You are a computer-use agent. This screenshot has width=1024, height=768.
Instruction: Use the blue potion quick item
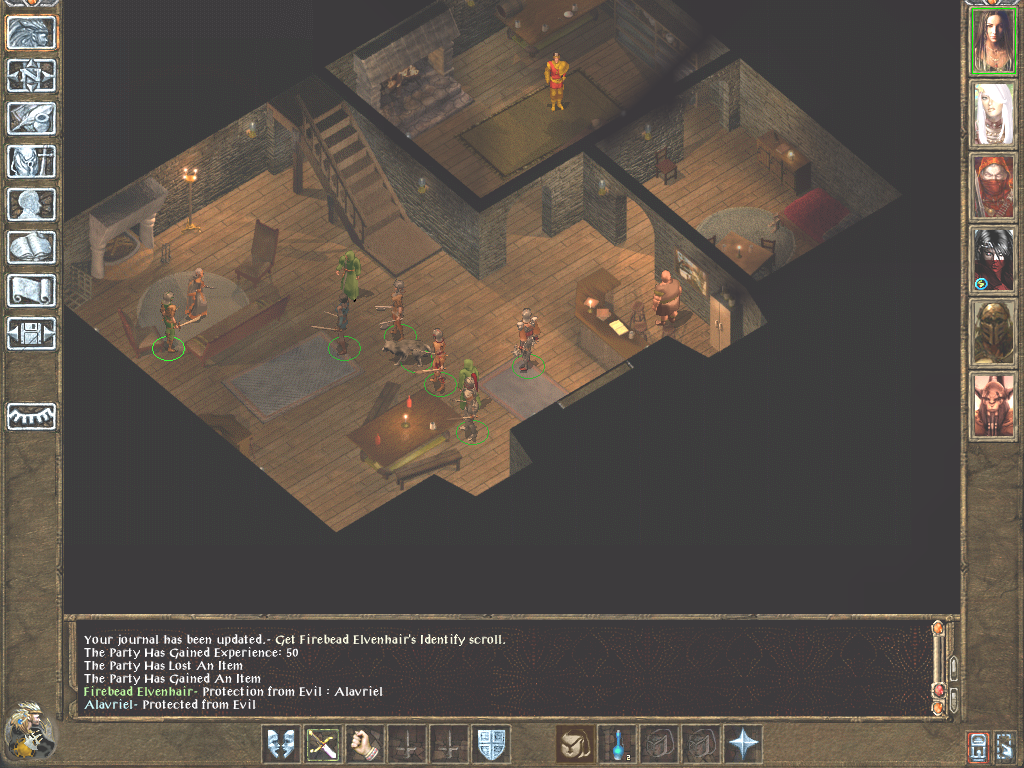tap(617, 744)
